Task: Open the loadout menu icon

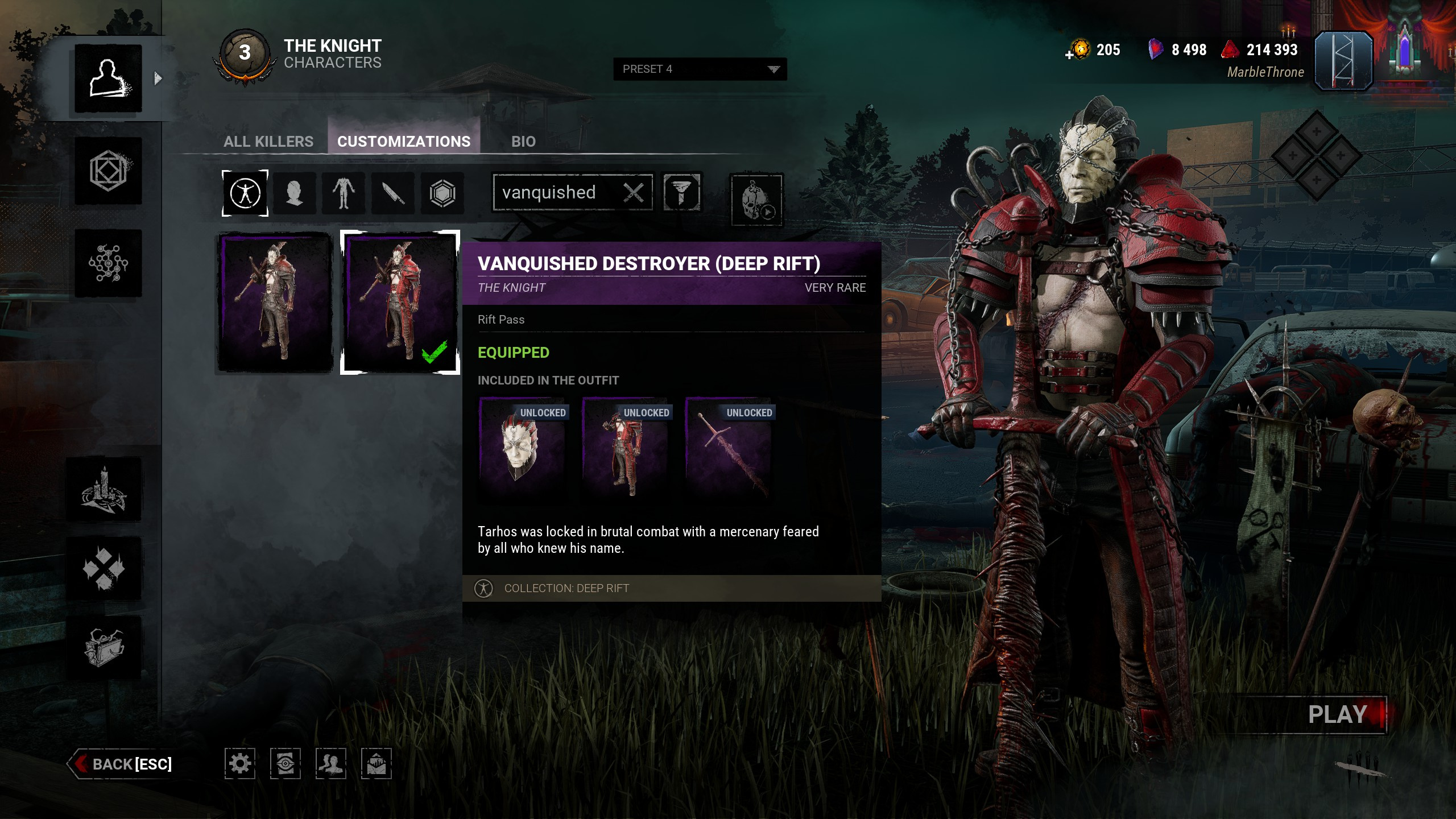Action: (x=108, y=171)
